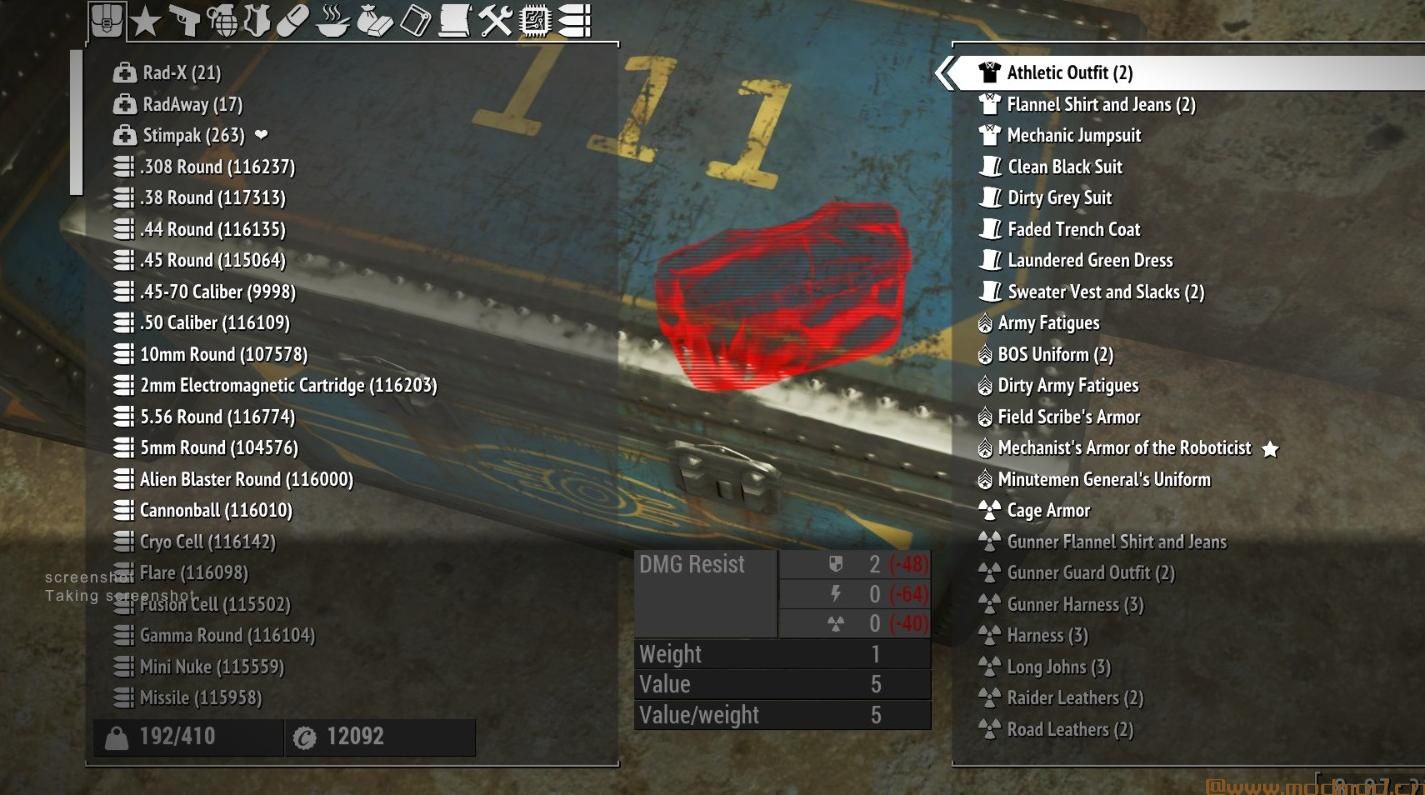Switch to the pistol weapons tab
Image resolution: width=1425 pixels, height=795 pixels.
(x=184, y=20)
